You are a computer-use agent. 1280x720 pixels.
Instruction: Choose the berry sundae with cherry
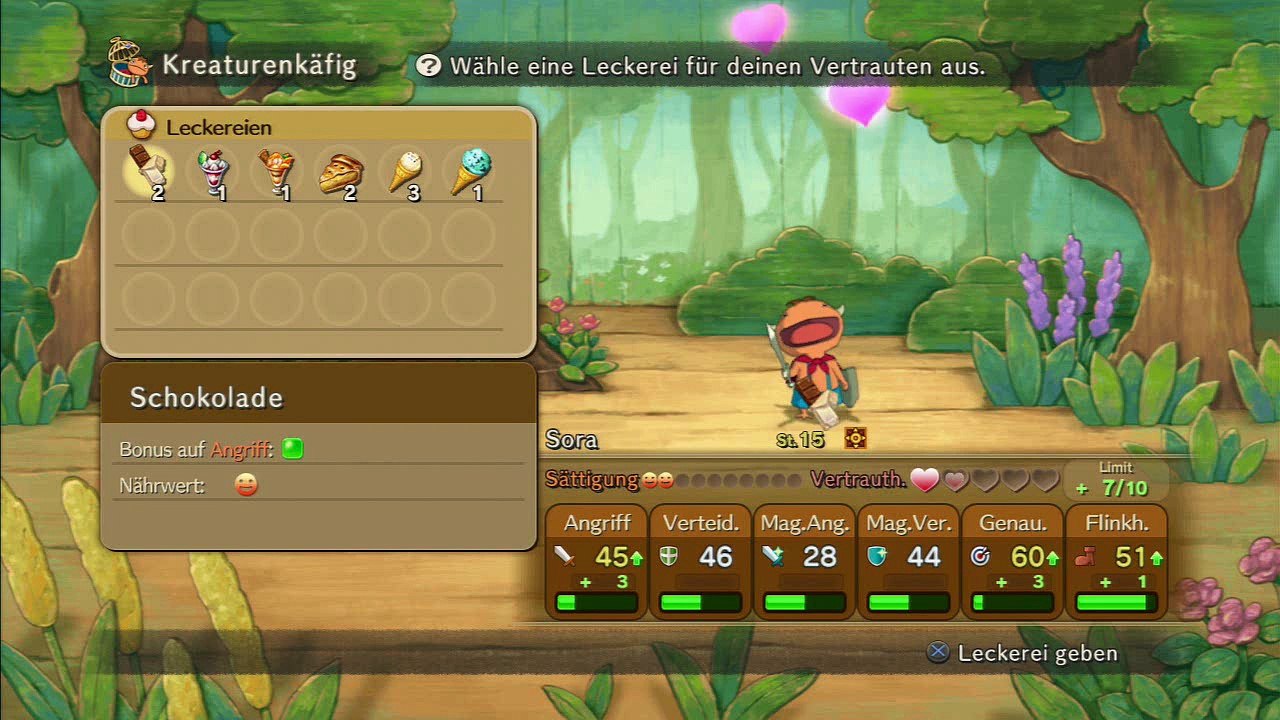(x=212, y=172)
